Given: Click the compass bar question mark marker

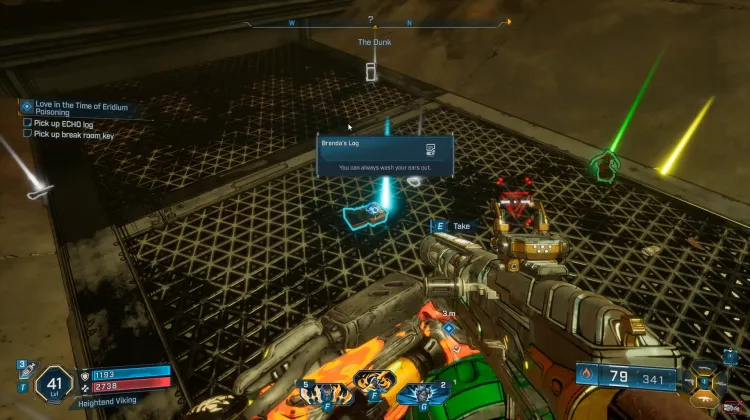Looking at the screenshot, I should (x=370, y=19).
